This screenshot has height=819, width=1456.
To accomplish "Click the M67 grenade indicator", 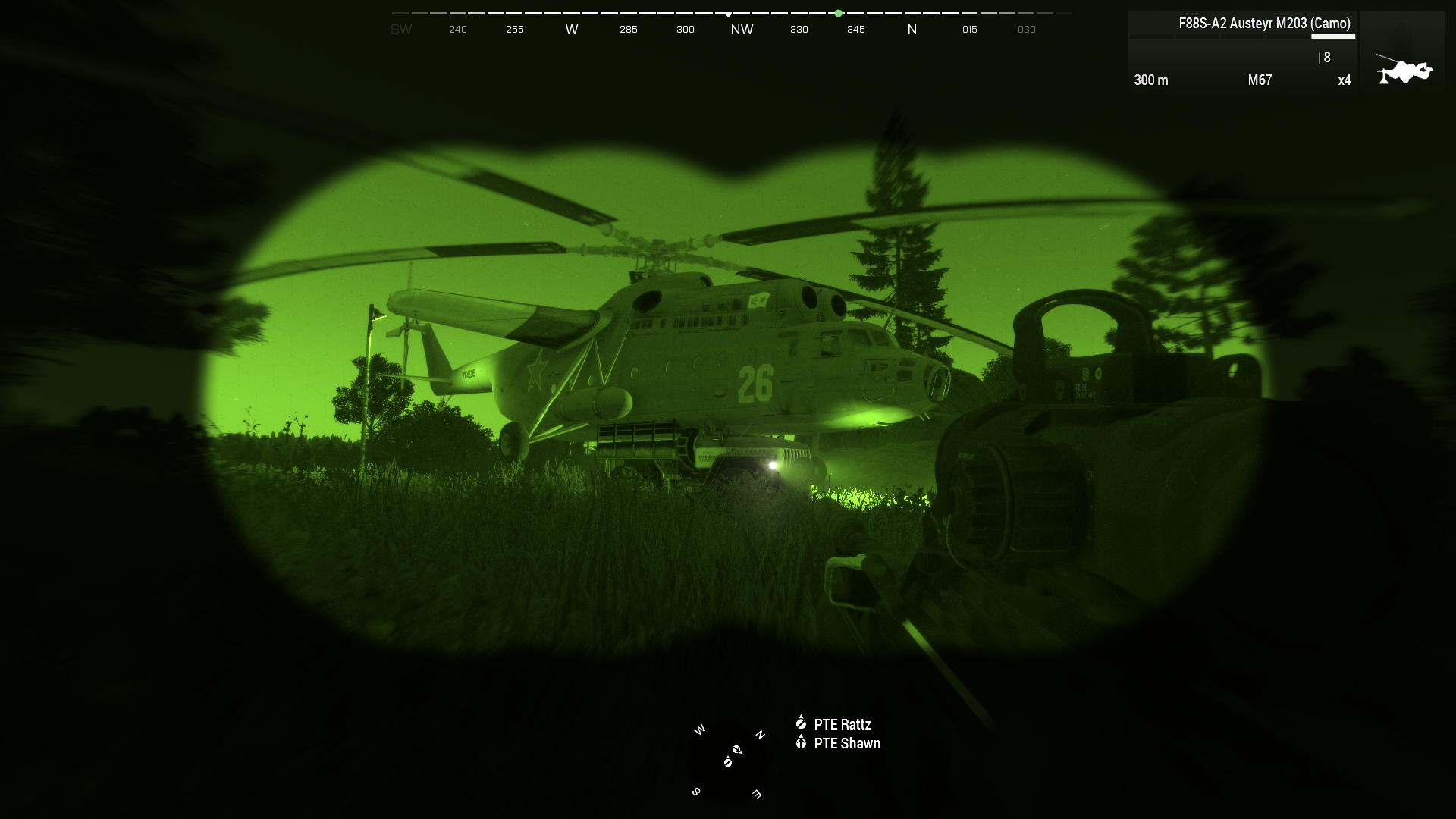I will 1259,80.
